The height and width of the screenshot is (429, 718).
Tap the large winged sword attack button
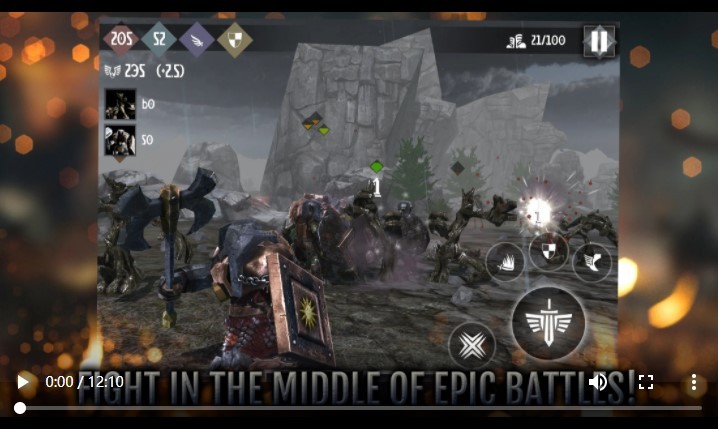coord(548,323)
